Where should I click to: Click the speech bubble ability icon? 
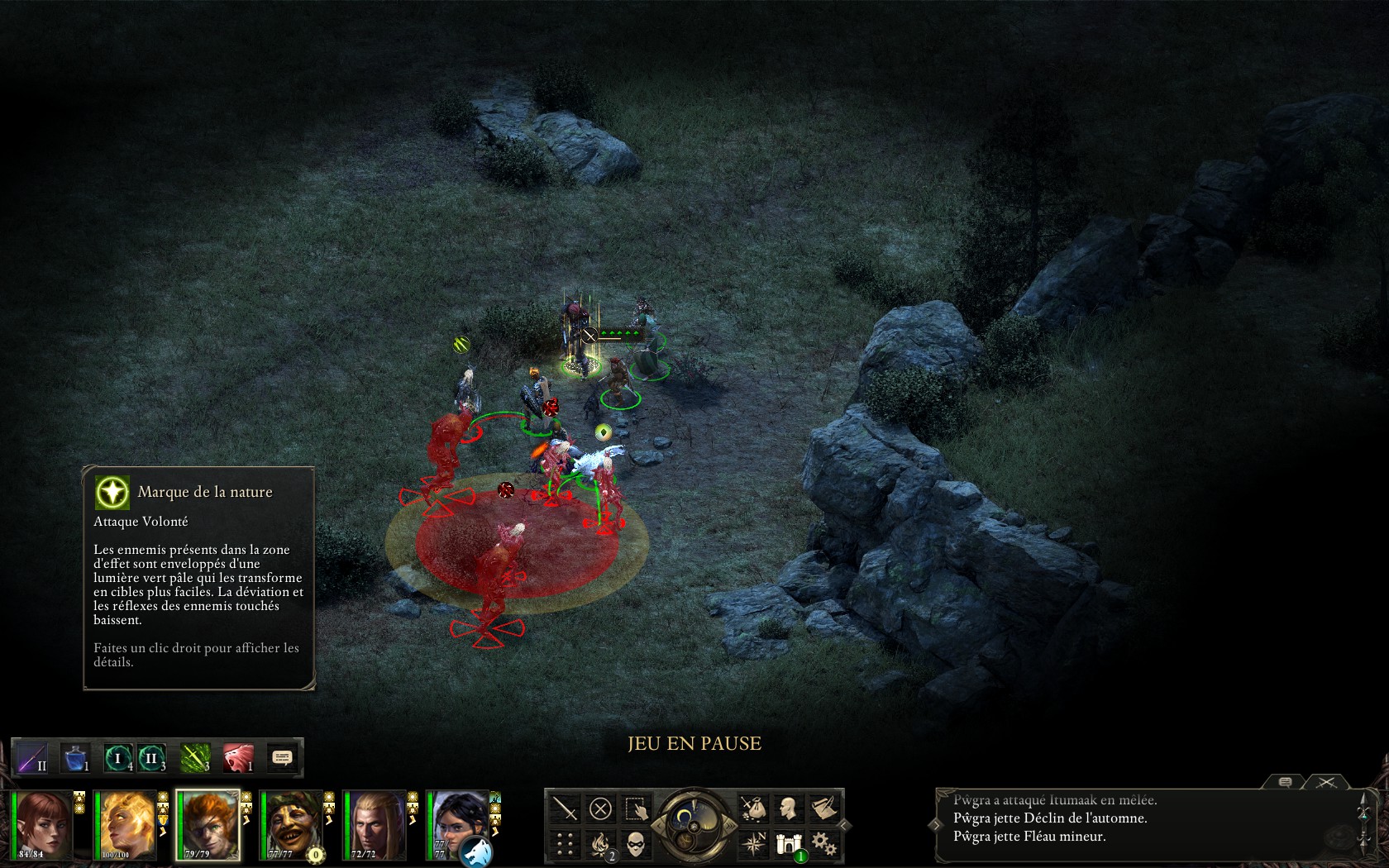282,757
